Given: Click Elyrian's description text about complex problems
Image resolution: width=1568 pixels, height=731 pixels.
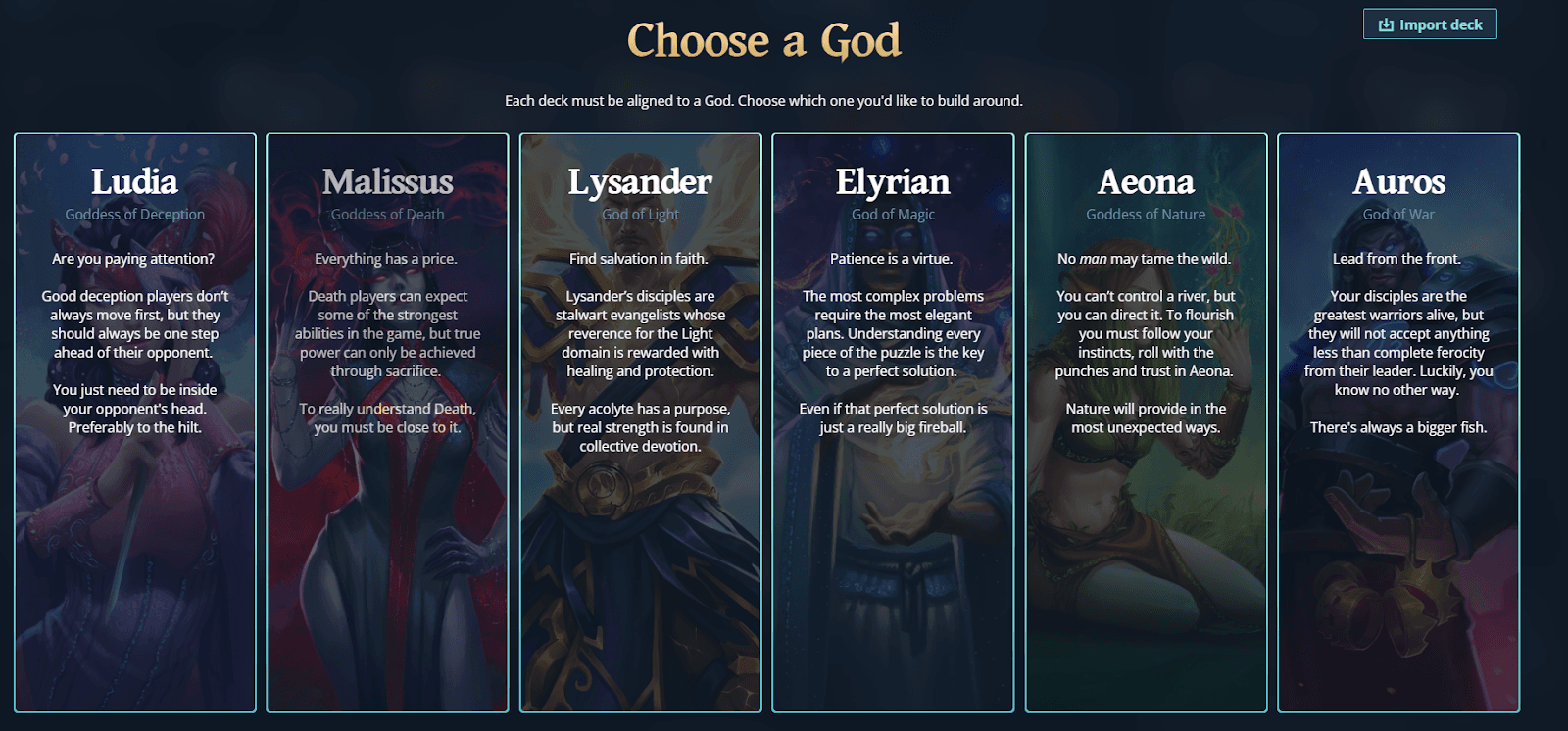Looking at the screenshot, I should point(893,333).
